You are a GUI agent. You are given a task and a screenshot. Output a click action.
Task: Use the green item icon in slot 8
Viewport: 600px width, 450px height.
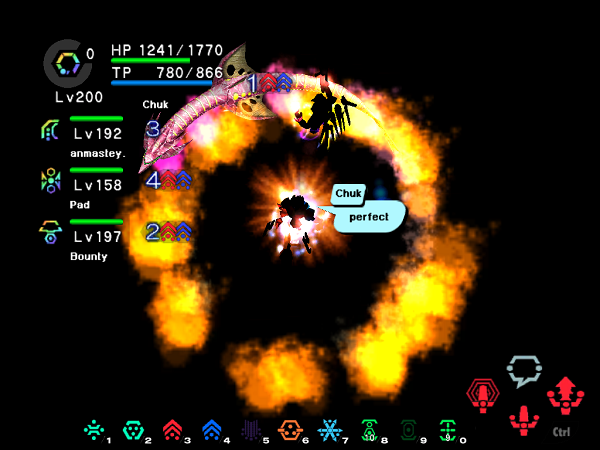click(368, 430)
